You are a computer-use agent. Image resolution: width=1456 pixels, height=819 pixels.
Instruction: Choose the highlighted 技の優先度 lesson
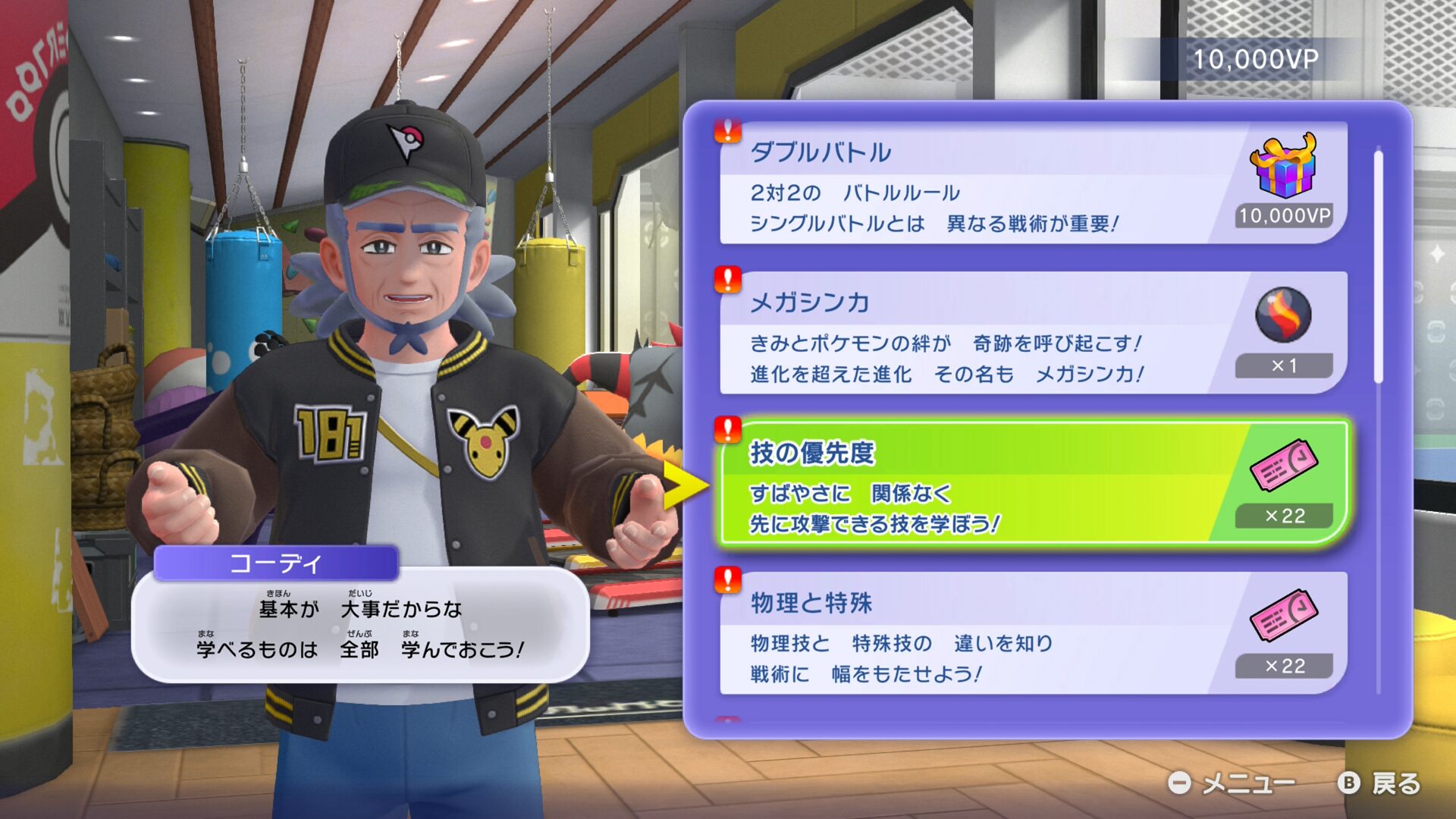978,484
